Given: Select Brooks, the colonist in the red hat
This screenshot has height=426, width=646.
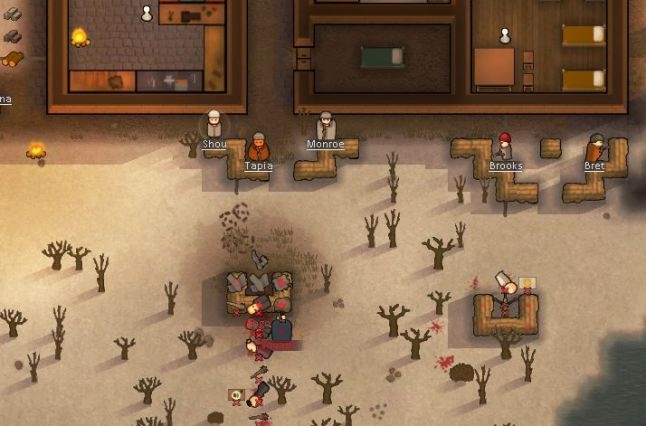Looking at the screenshot, I should [505, 147].
